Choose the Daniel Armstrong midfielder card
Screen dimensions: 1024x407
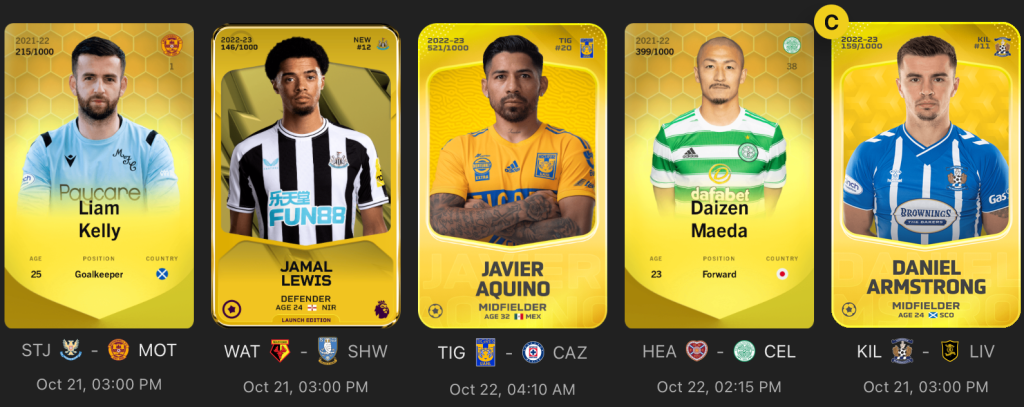[x=925, y=175]
